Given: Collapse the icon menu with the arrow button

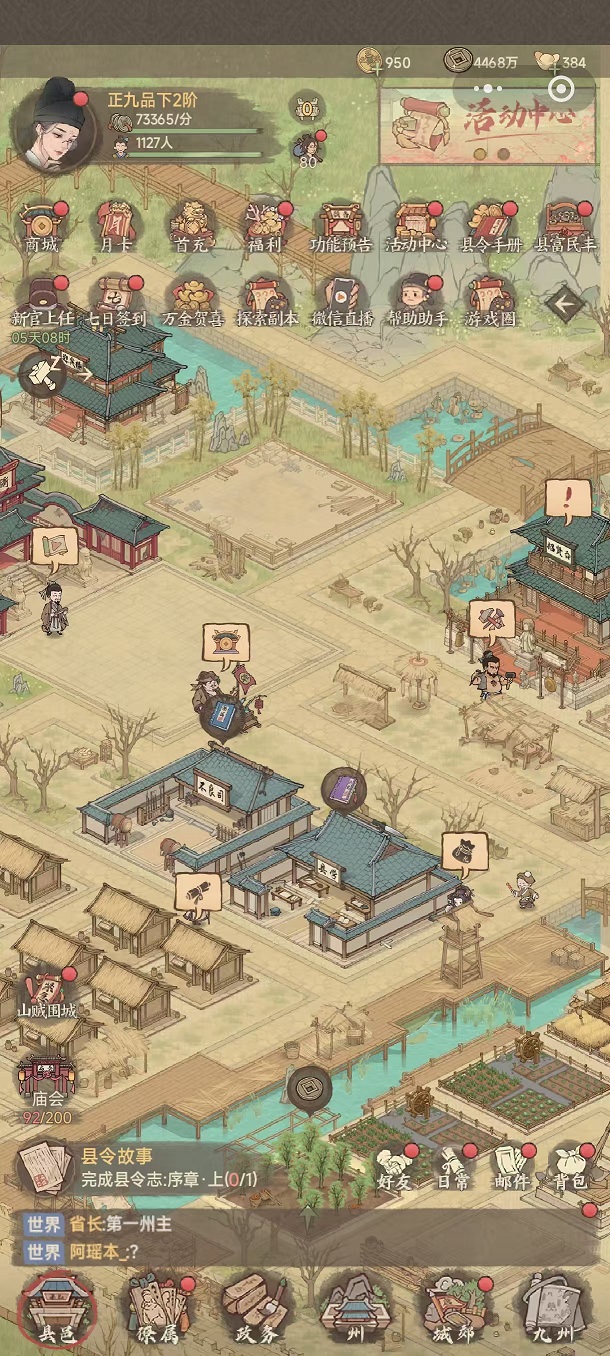Looking at the screenshot, I should (x=564, y=302).
